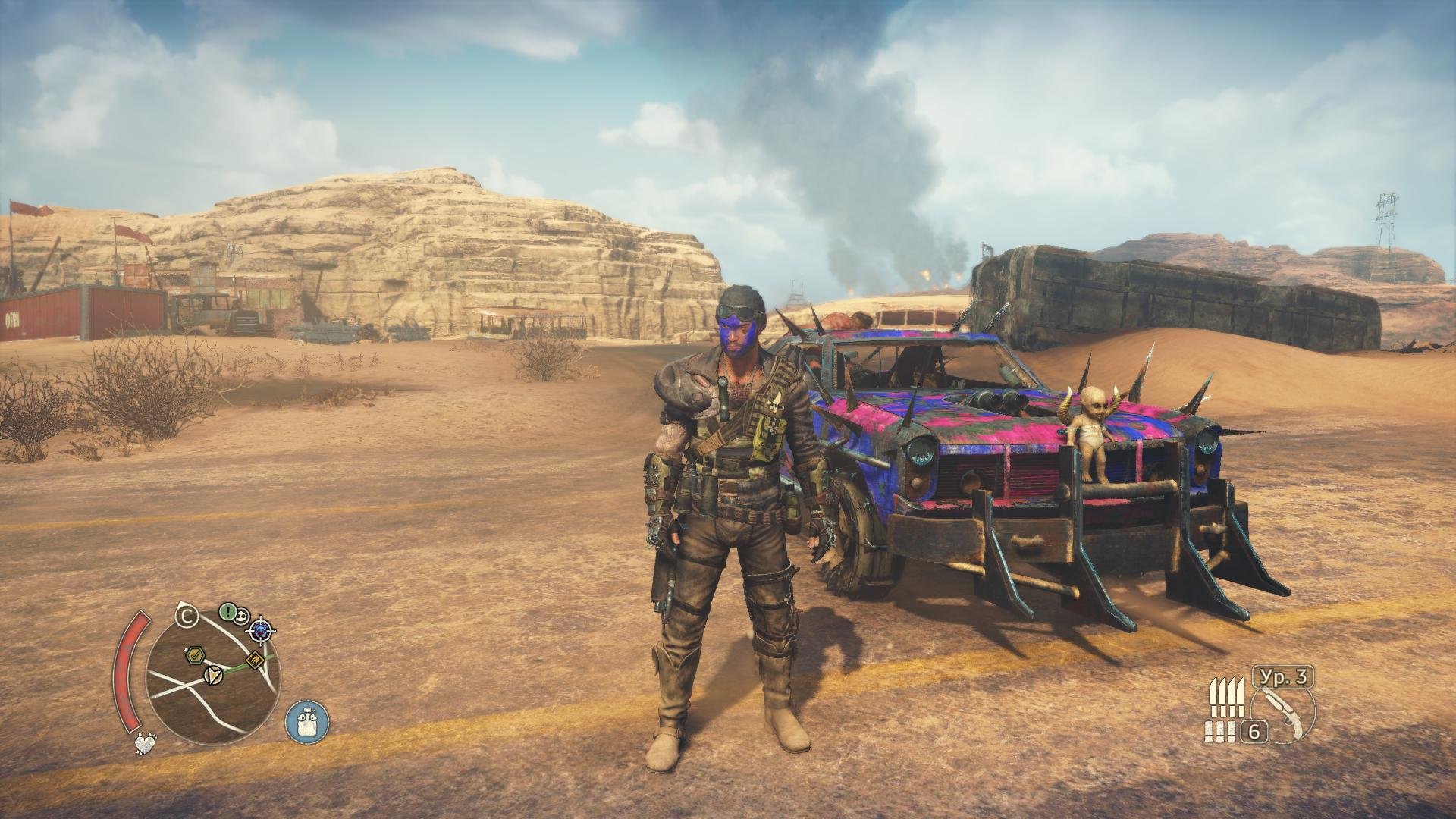Click the player arrow on minimap
Image resolution: width=1456 pixels, height=819 pixels.
(x=212, y=674)
